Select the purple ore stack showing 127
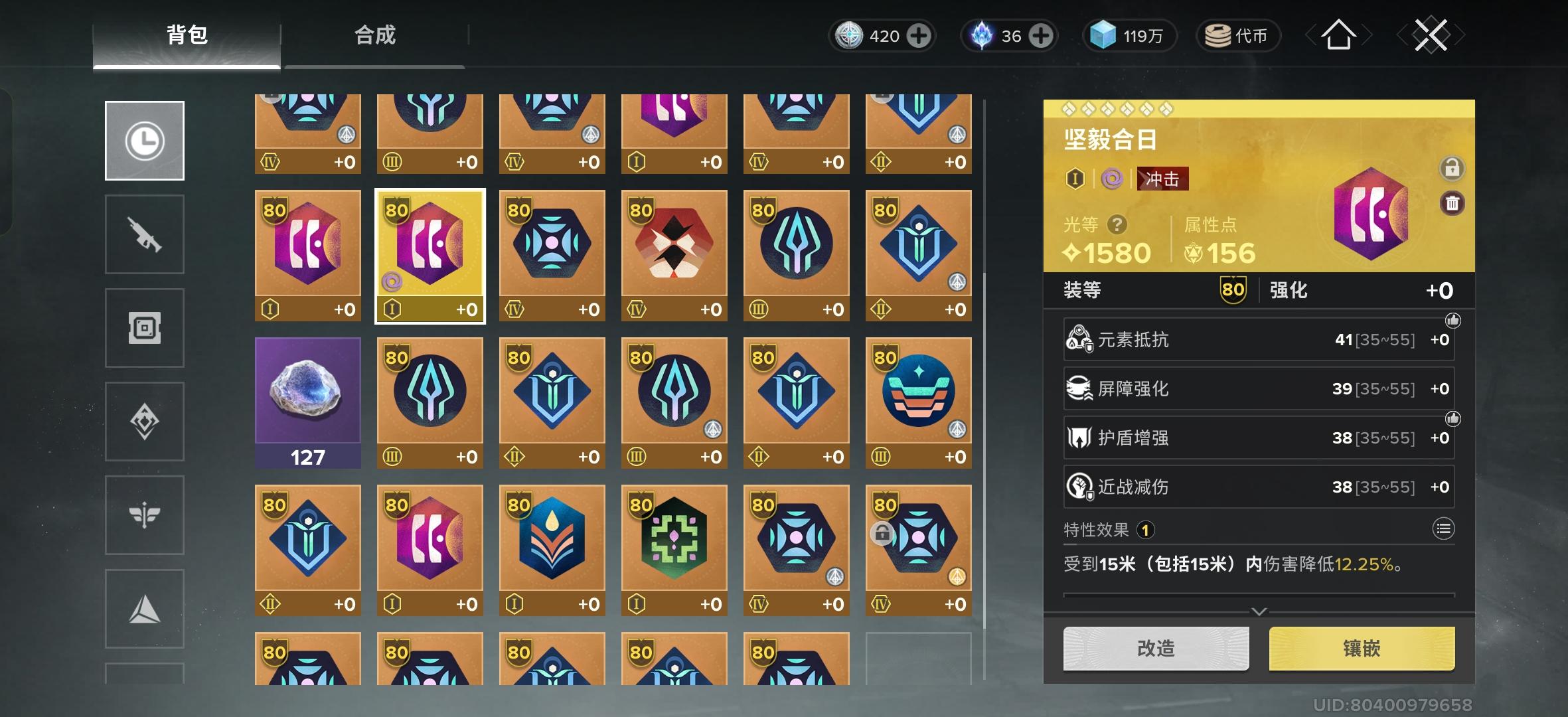 pos(308,394)
